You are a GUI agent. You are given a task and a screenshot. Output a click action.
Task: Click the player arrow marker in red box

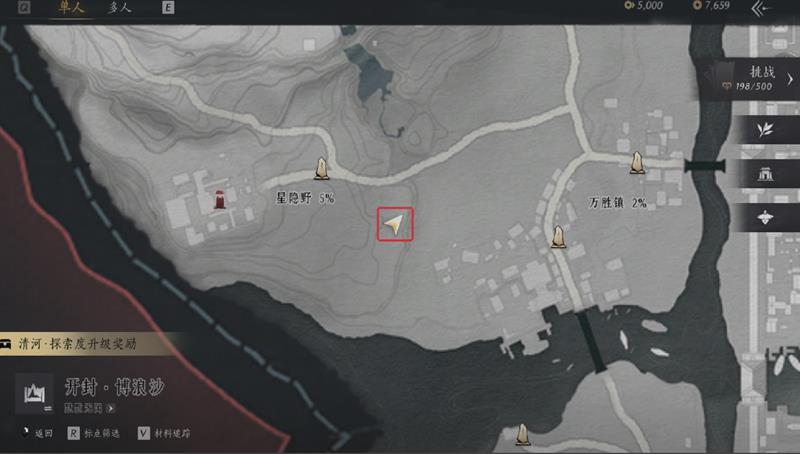(x=395, y=224)
